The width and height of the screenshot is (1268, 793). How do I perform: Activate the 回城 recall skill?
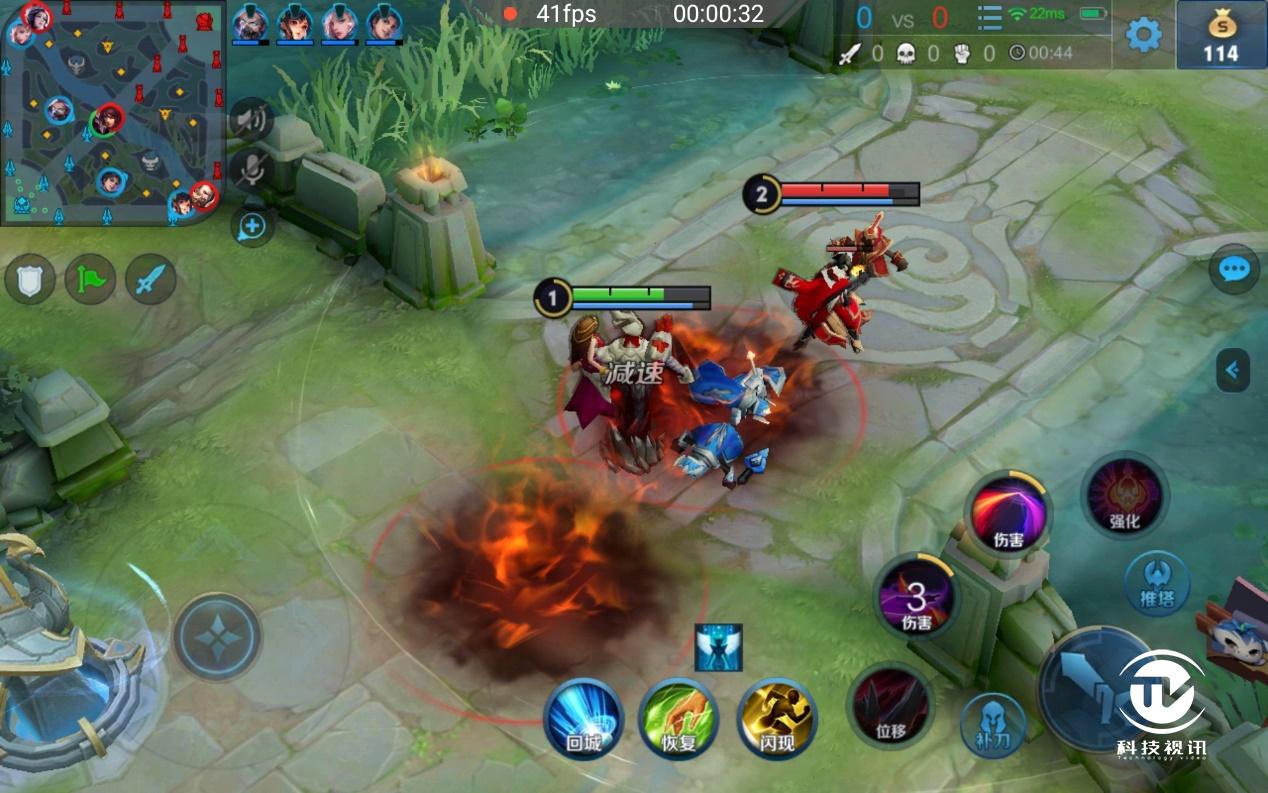pyautogui.click(x=583, y=718)
